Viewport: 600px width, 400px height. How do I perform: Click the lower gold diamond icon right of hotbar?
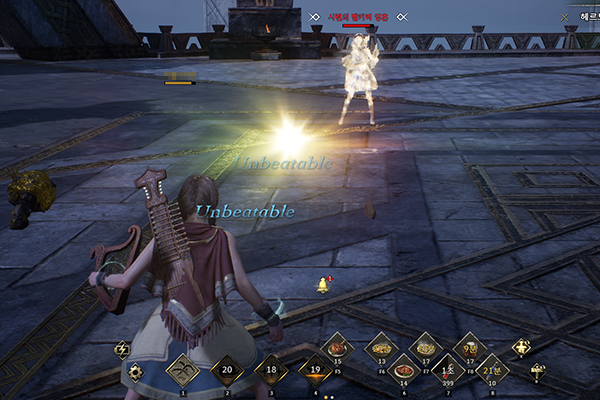click(x=538, y=370)
